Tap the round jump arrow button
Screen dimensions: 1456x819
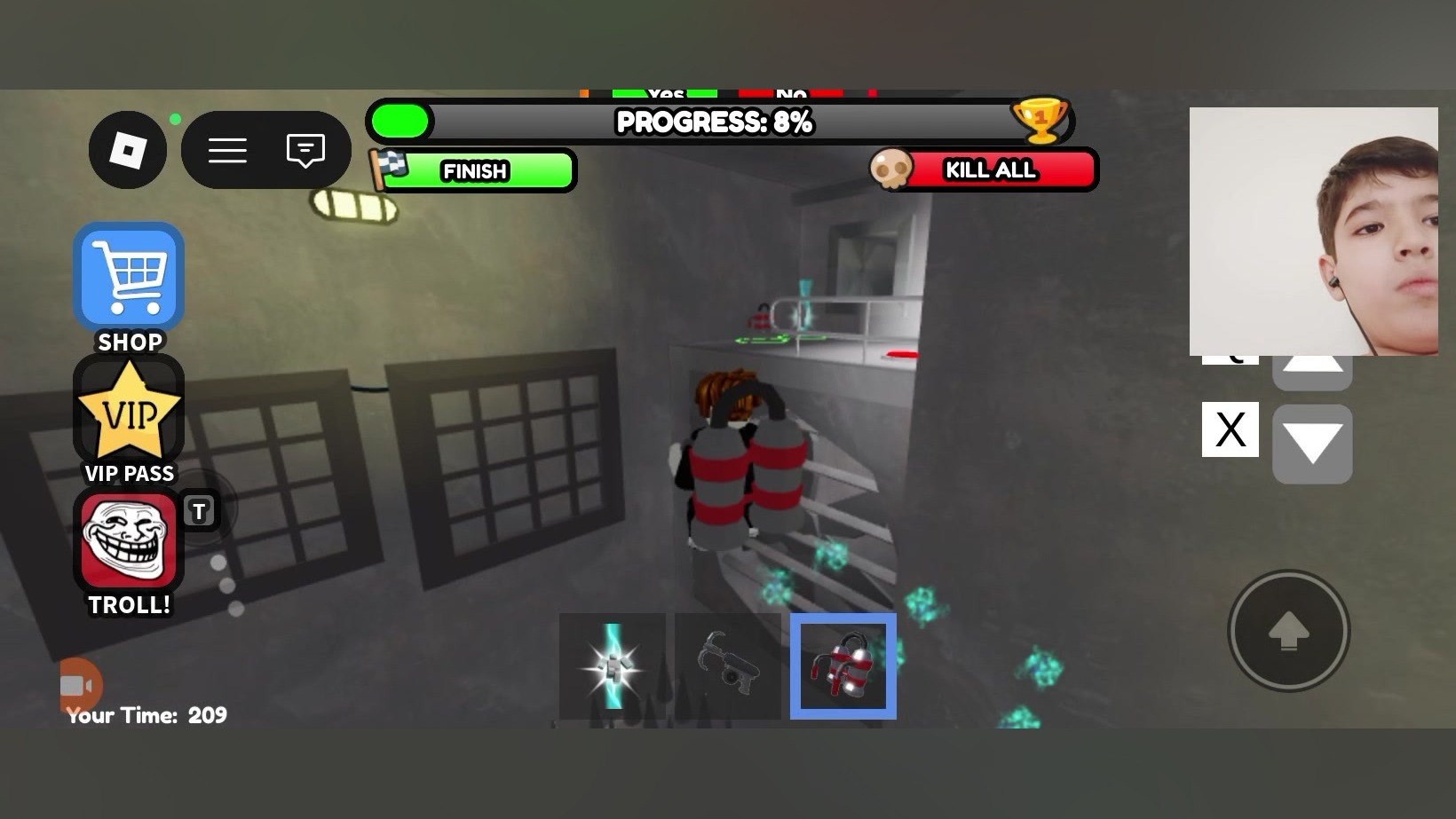tap(1289, 631)
